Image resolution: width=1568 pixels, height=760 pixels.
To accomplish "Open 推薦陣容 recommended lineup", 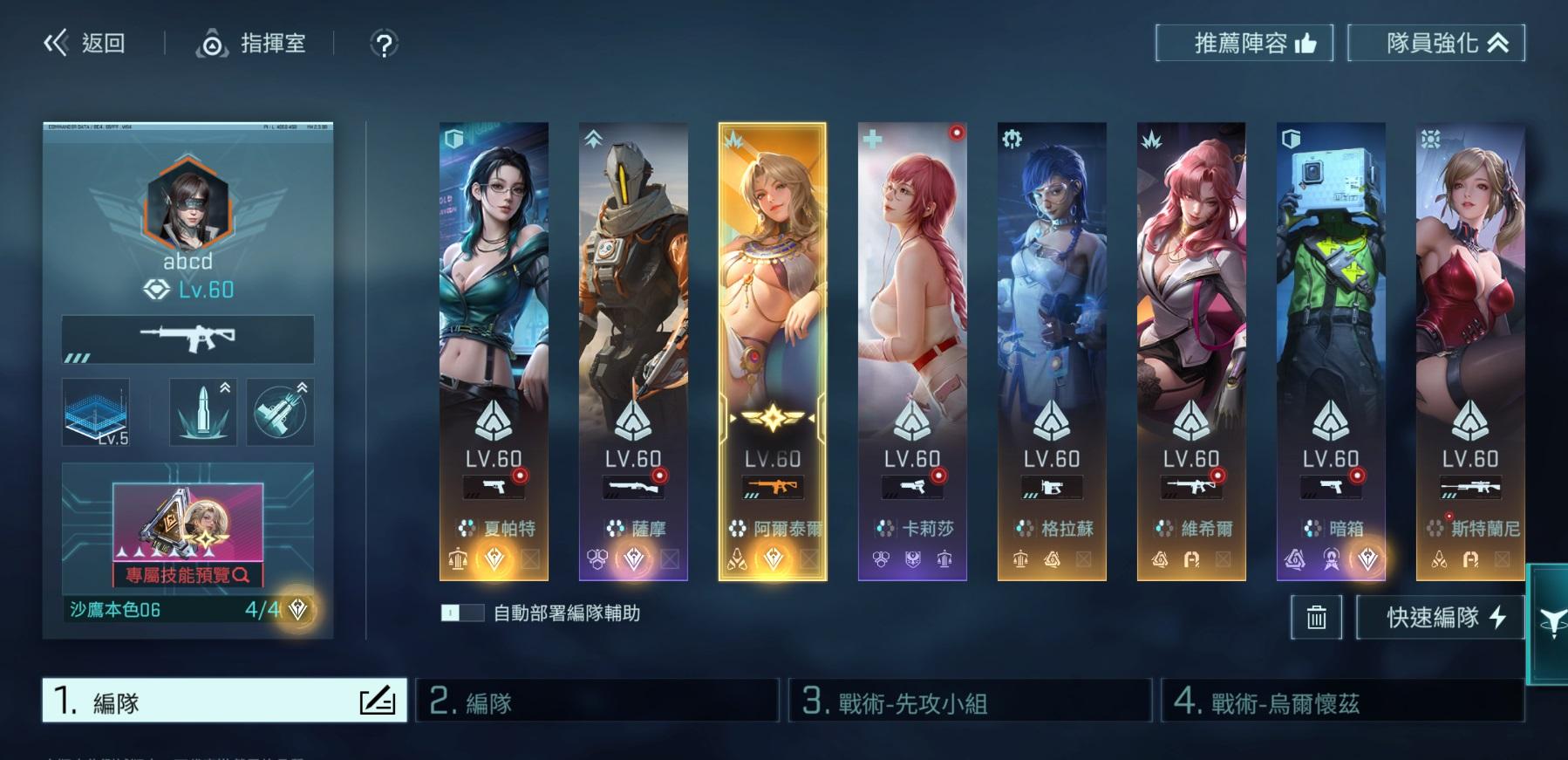I will [x=1244, y=43].
